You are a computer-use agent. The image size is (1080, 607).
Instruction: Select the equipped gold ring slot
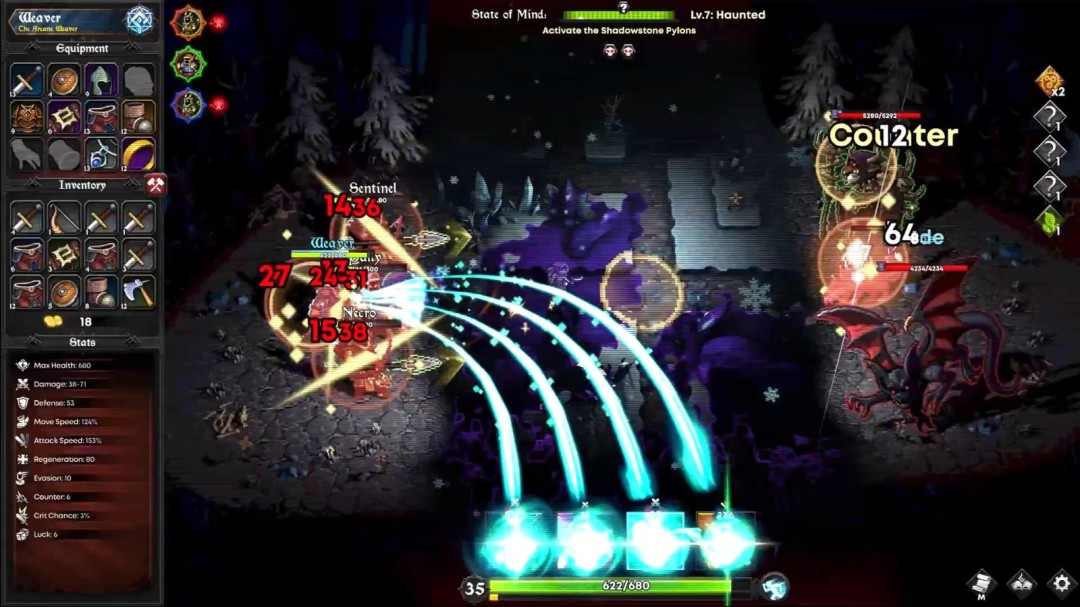click(x=138, y=154)
